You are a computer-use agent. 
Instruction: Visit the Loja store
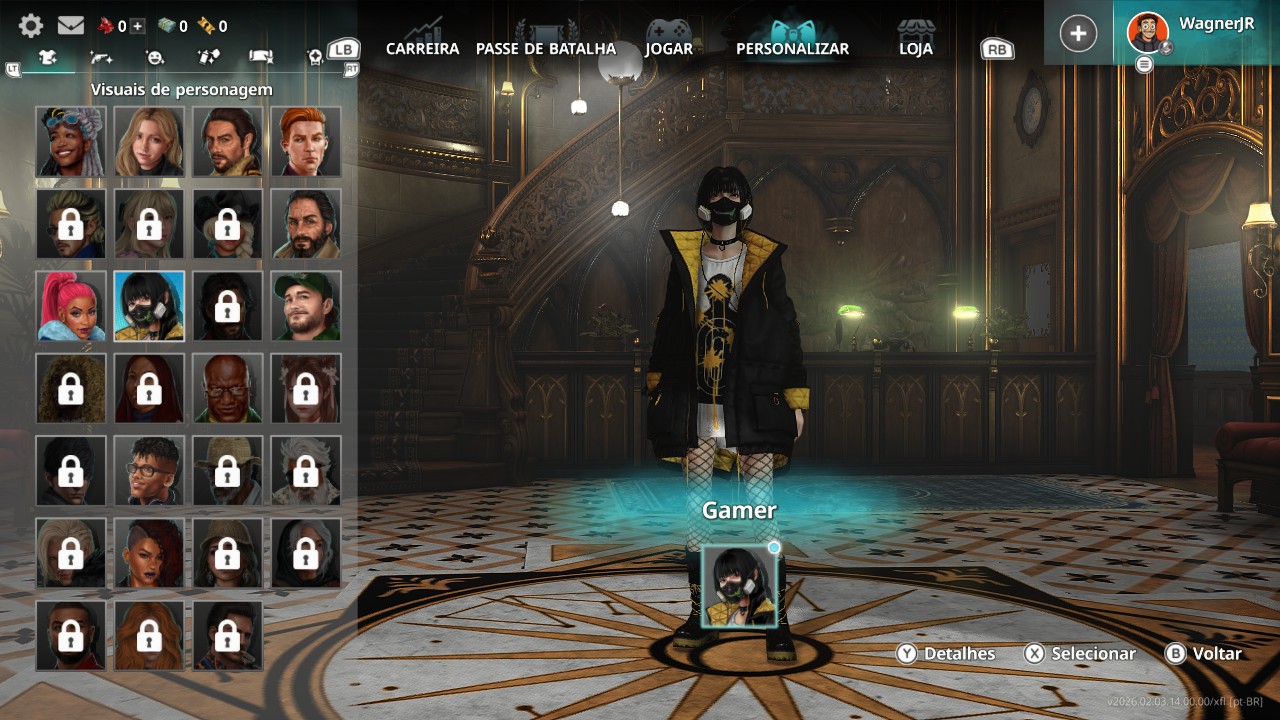(x=916, y=48)
